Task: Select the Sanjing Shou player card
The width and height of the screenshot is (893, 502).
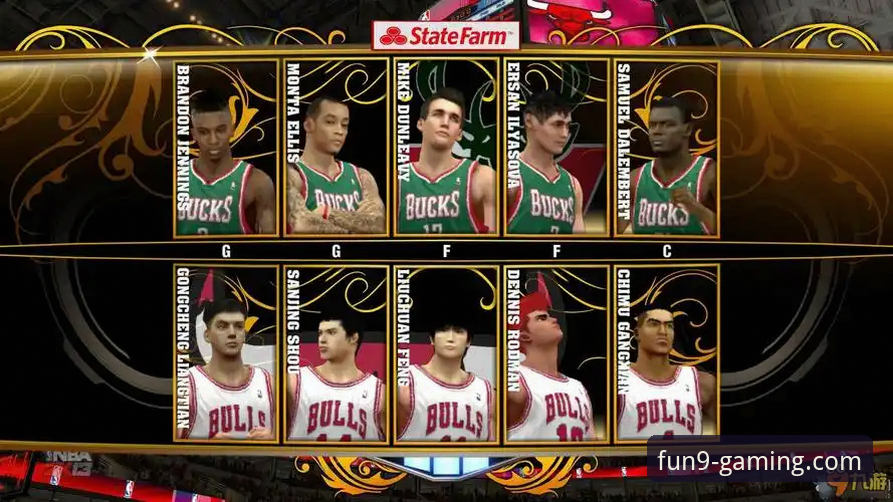Action: [336, 353]
